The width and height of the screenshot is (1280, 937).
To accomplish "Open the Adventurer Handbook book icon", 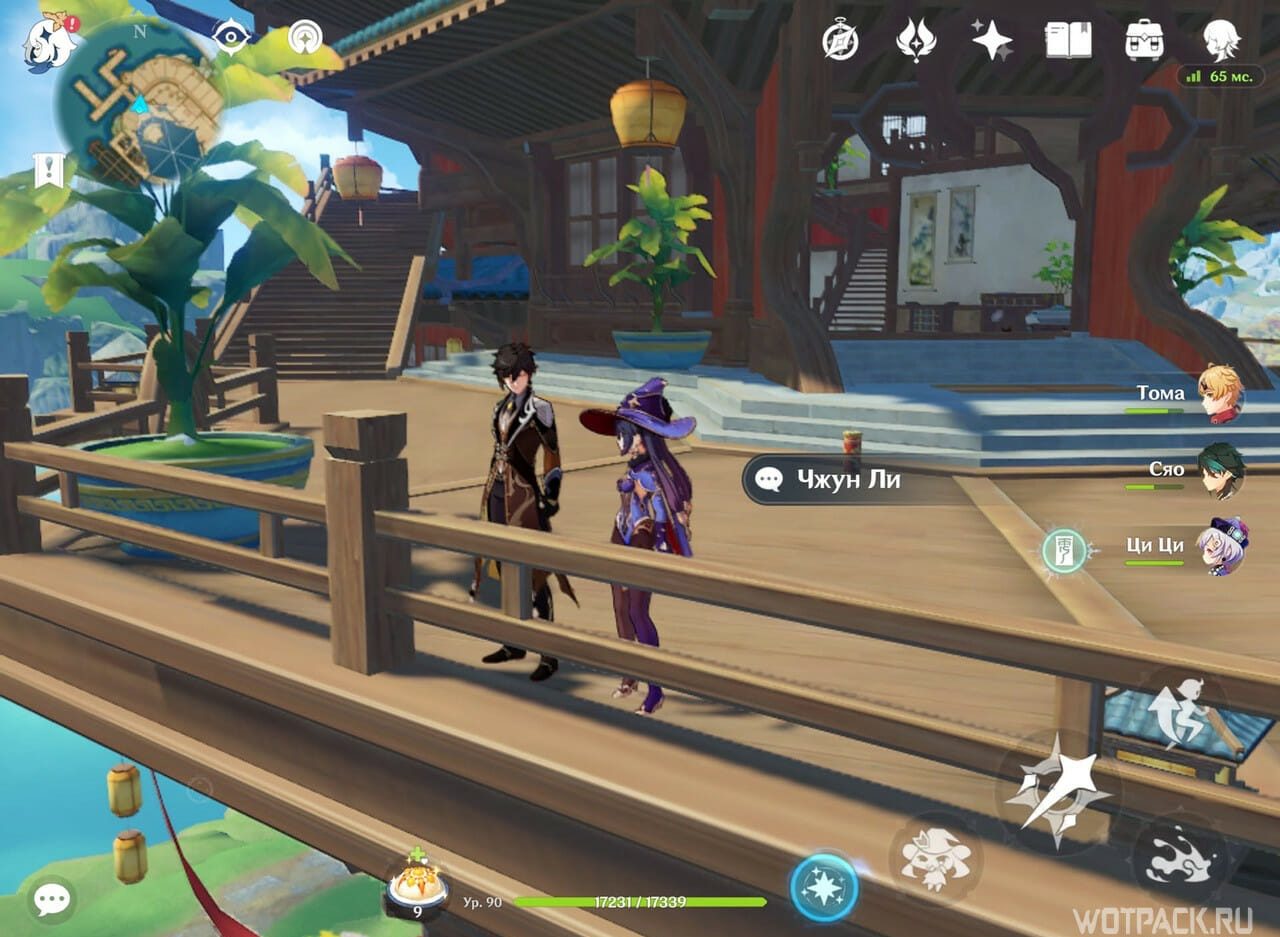I will [1068, 40].
